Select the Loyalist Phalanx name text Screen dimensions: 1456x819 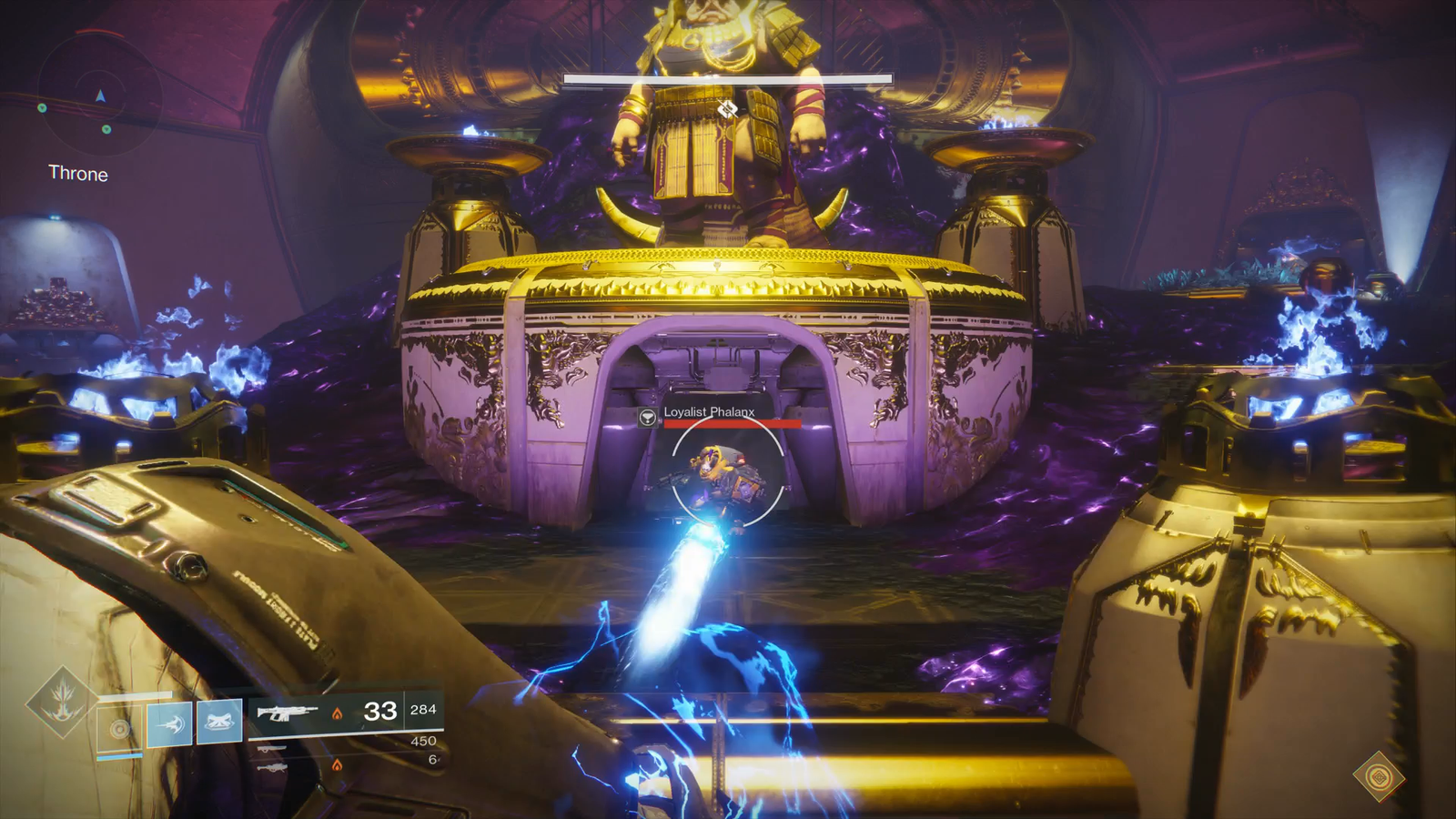pos(709,412)
